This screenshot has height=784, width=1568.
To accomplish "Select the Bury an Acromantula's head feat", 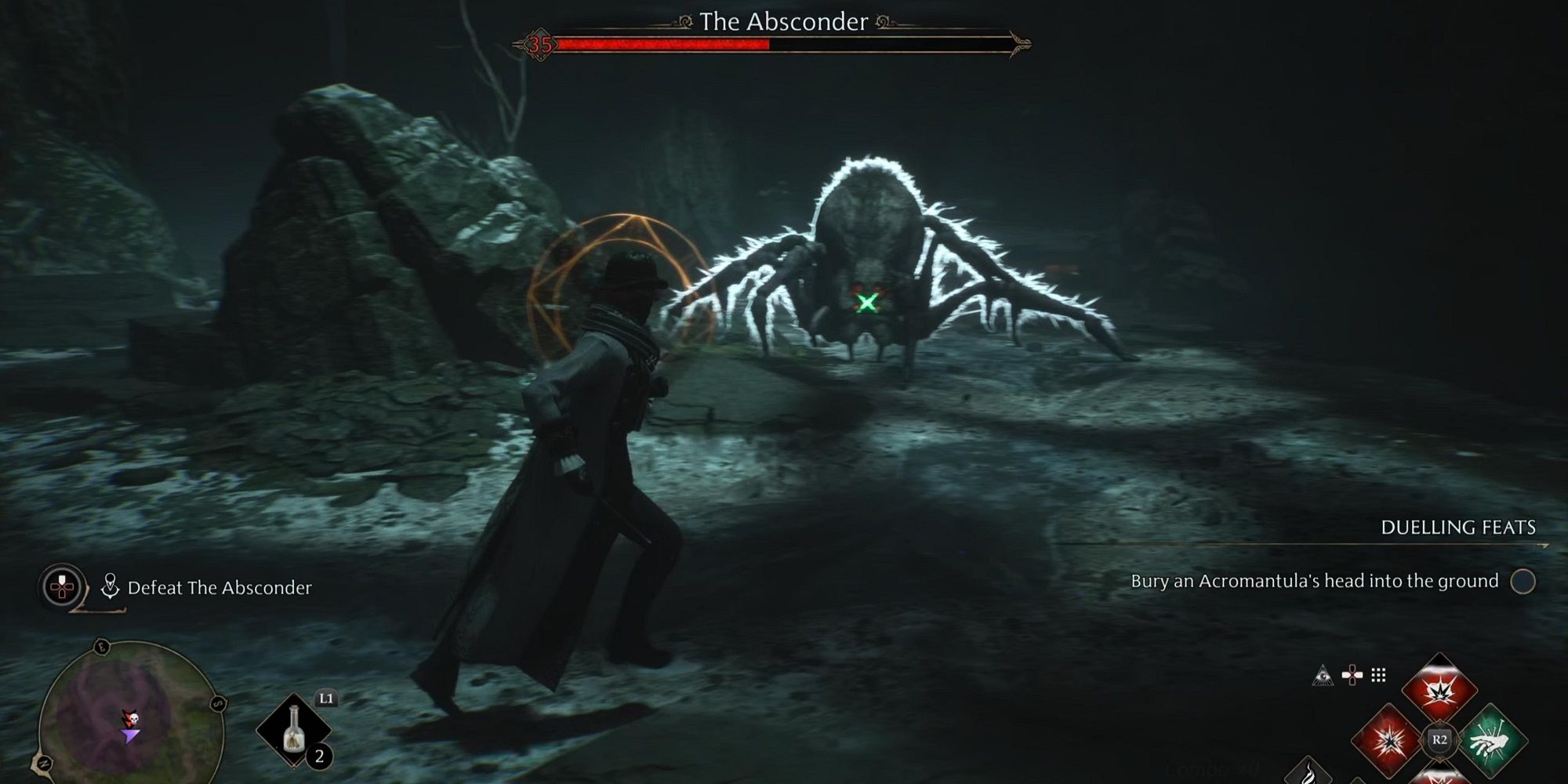I will (x=1314, y=581).
